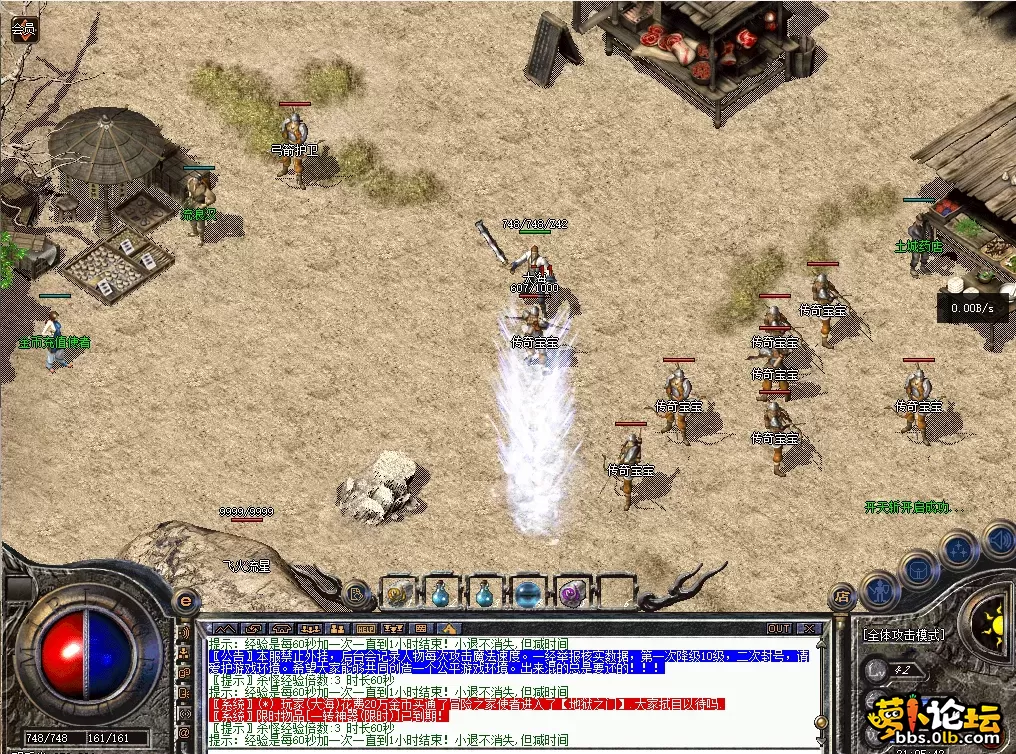Select the blue orb belt slot
Screen dimensions: 1016x754
pyautogui.click(x=527, y=595)
